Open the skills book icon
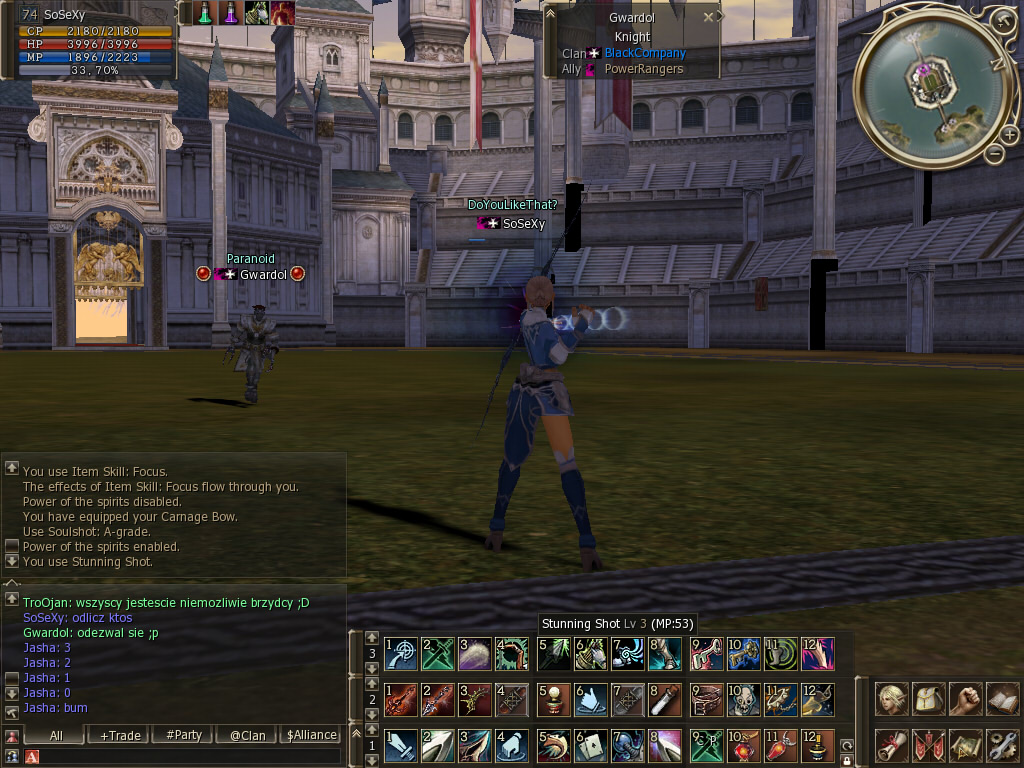This screenshot has height=768, width=1024. pos(1002,698)
